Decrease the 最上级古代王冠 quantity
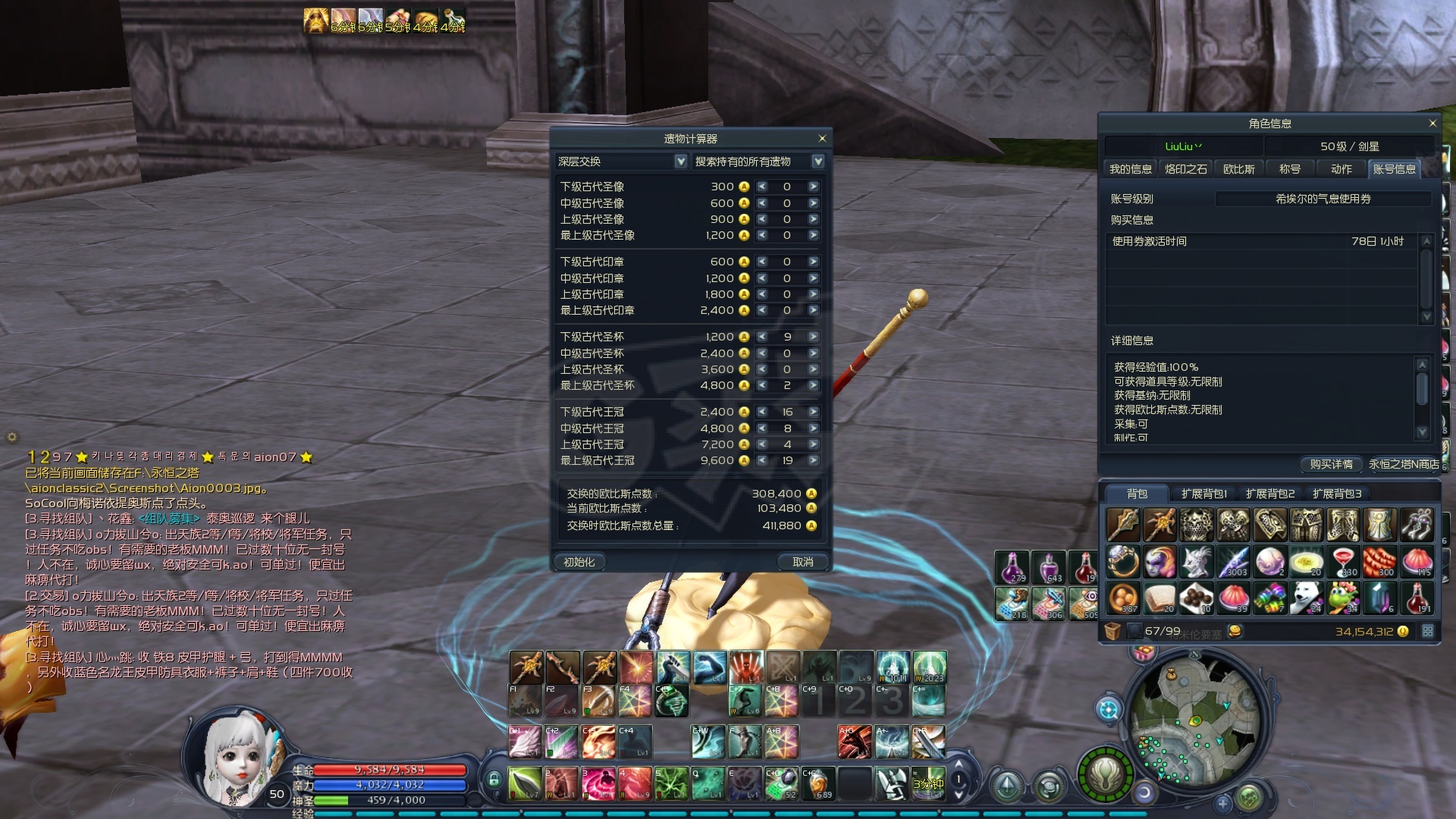The height and width of the screenshot is (819, 1456). click(x=762, y=460)
